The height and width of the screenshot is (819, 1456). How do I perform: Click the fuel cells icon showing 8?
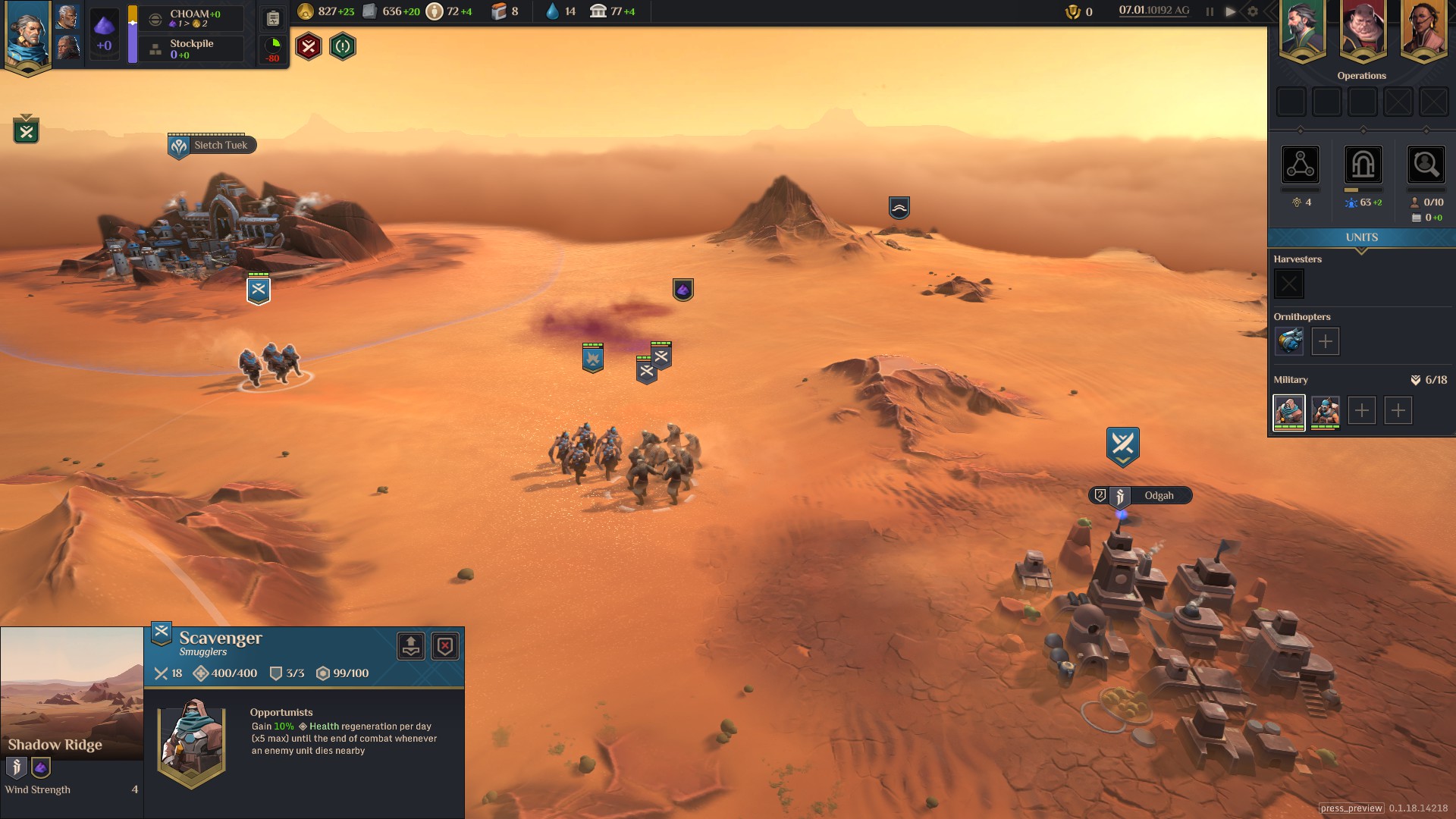point(499,11)
